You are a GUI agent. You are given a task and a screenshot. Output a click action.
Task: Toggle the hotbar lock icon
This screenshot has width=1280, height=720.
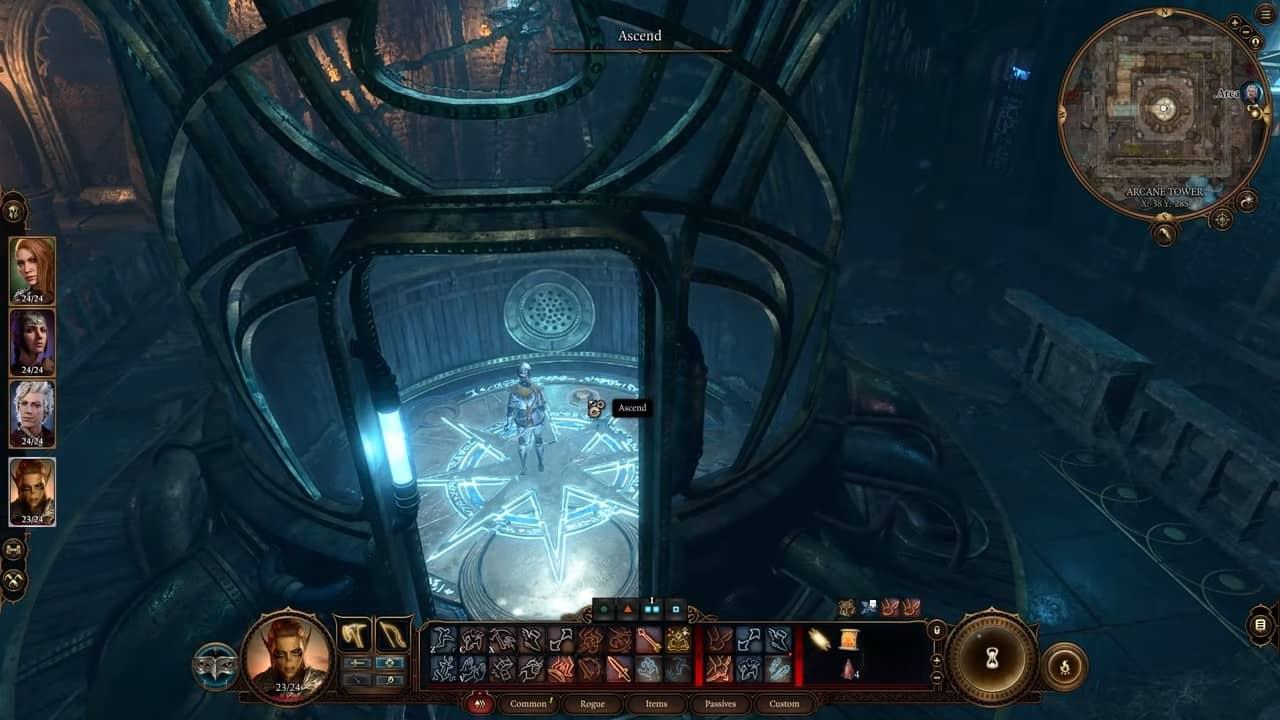click(936, 631)
